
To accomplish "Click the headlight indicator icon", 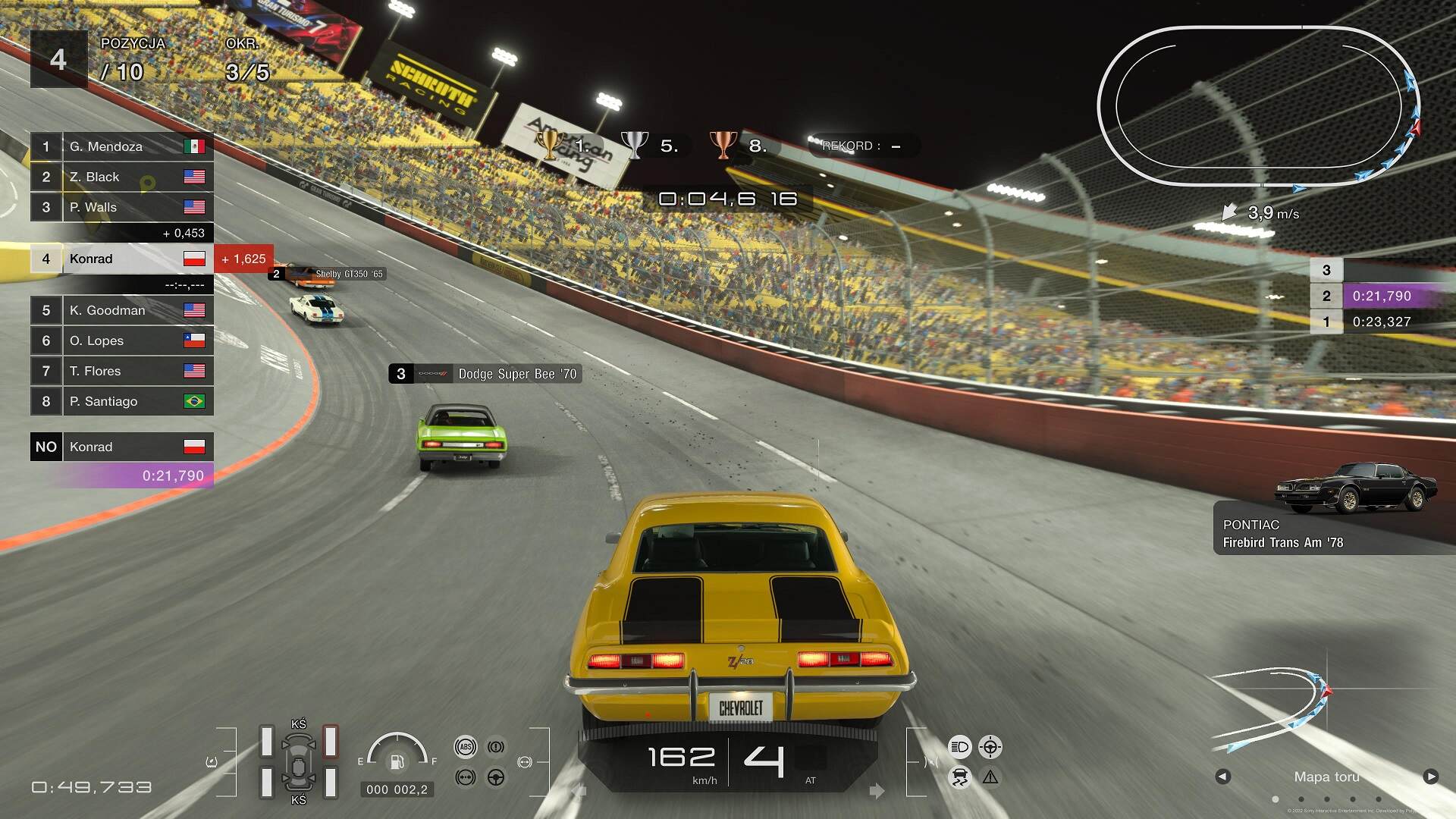I will (x=959, y=747).
